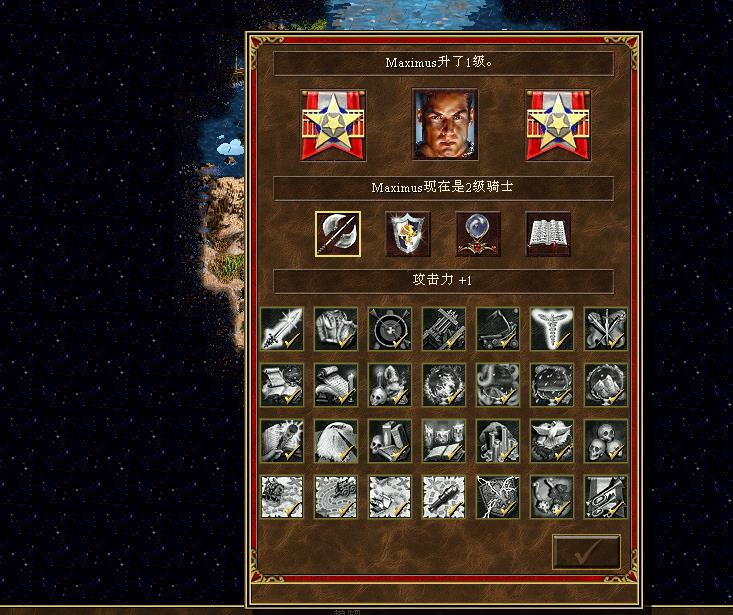Screen dimensions: 733x615
Task: Pick the mountains-in-orb skill icon
Action: click(x=606, y=384)
